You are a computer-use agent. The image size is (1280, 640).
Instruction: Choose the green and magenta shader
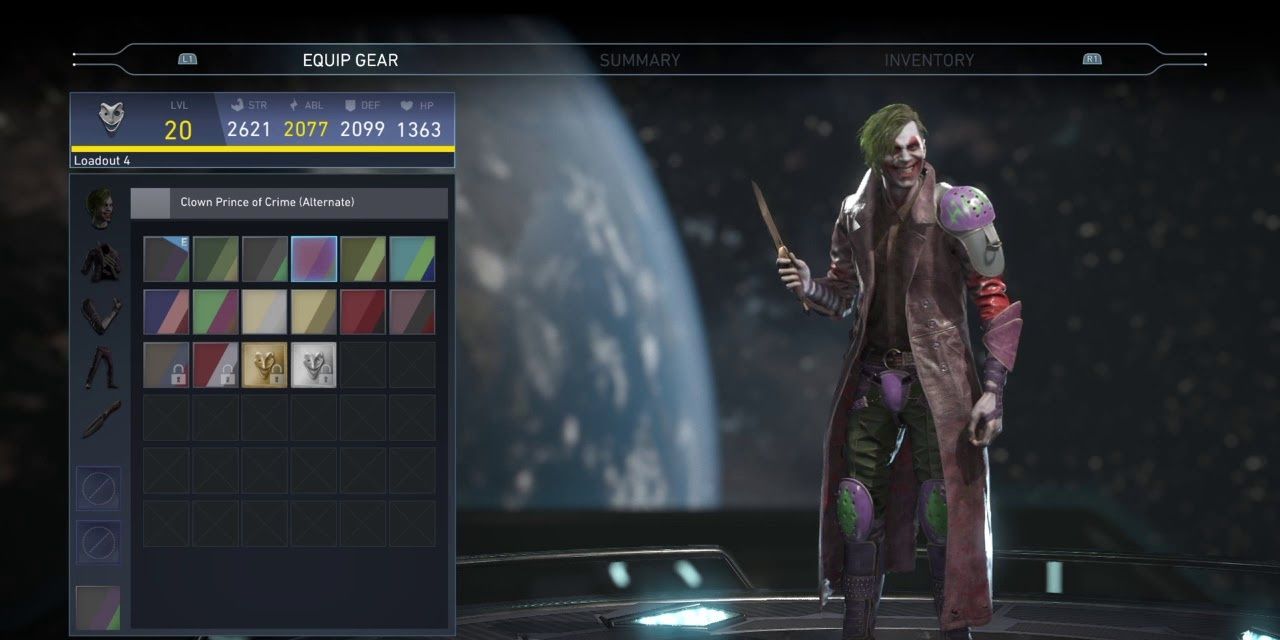215,312
